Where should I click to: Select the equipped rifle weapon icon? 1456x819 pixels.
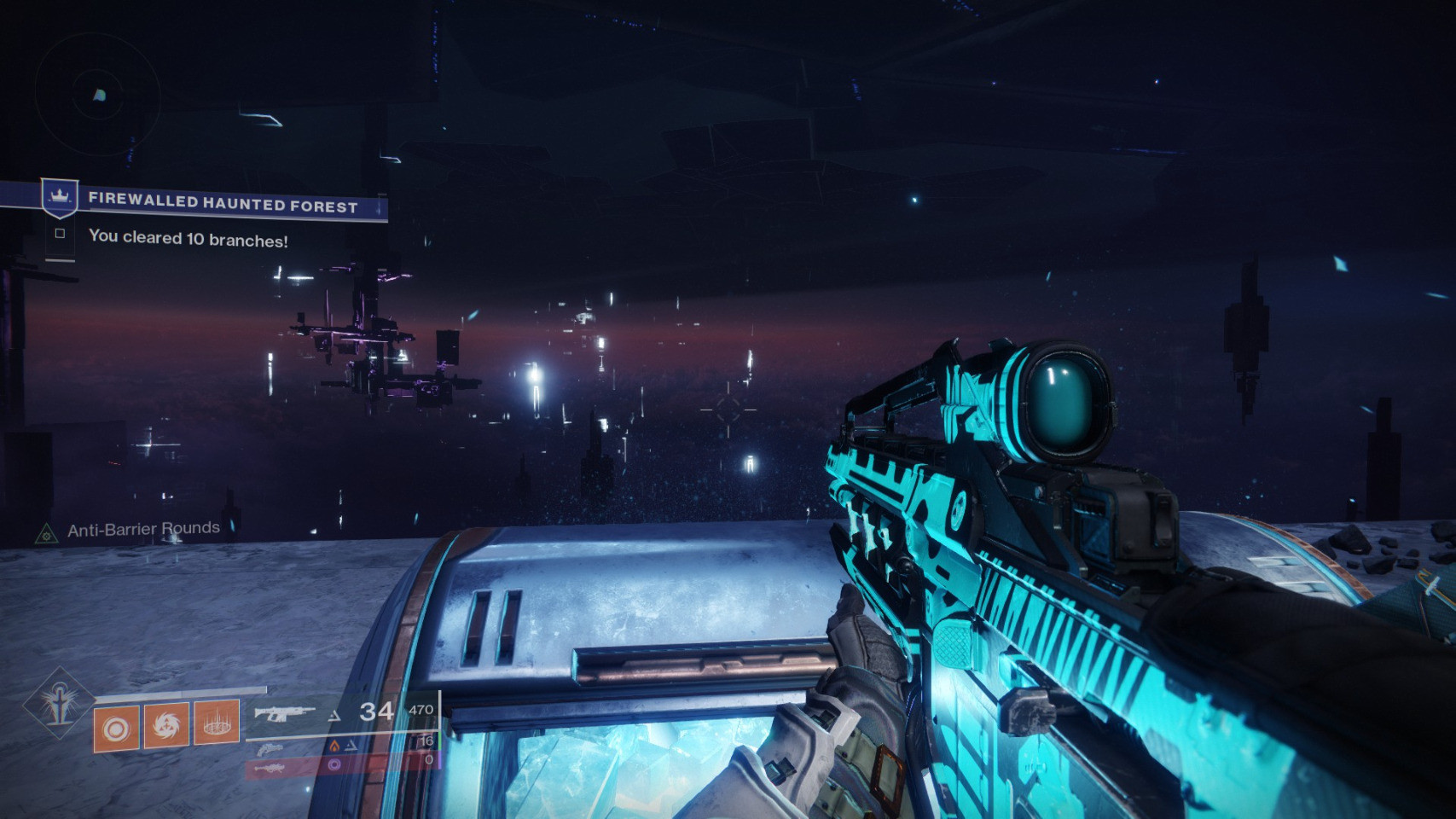pos(284,713)
